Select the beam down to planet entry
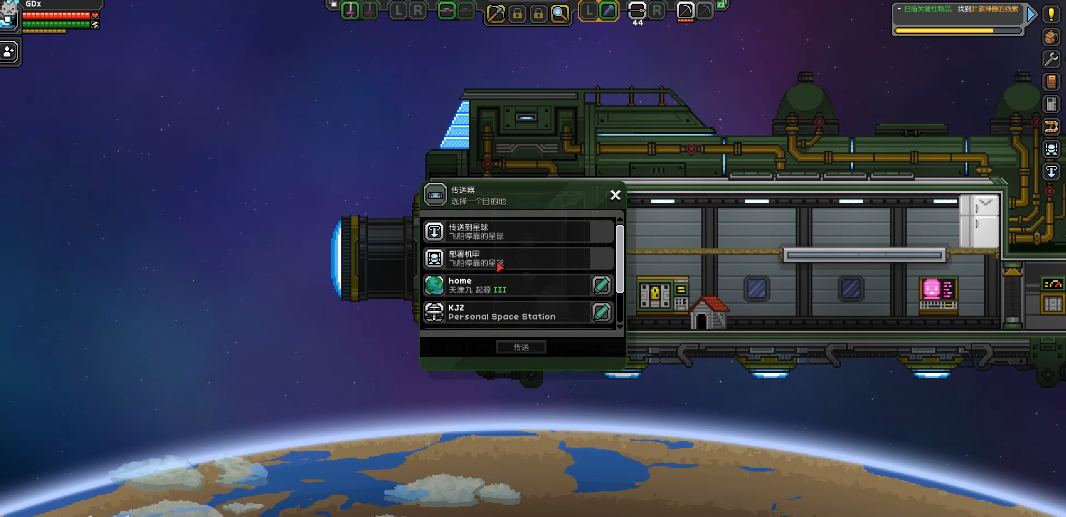The width and height of the screenshot is (1066, 517). 518,231
